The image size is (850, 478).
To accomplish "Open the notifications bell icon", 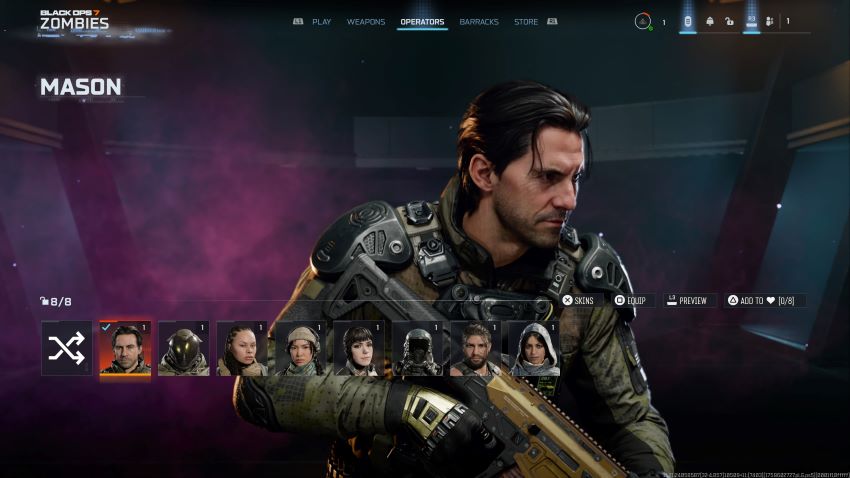I will pyautogui.click(x=710, y=21).
